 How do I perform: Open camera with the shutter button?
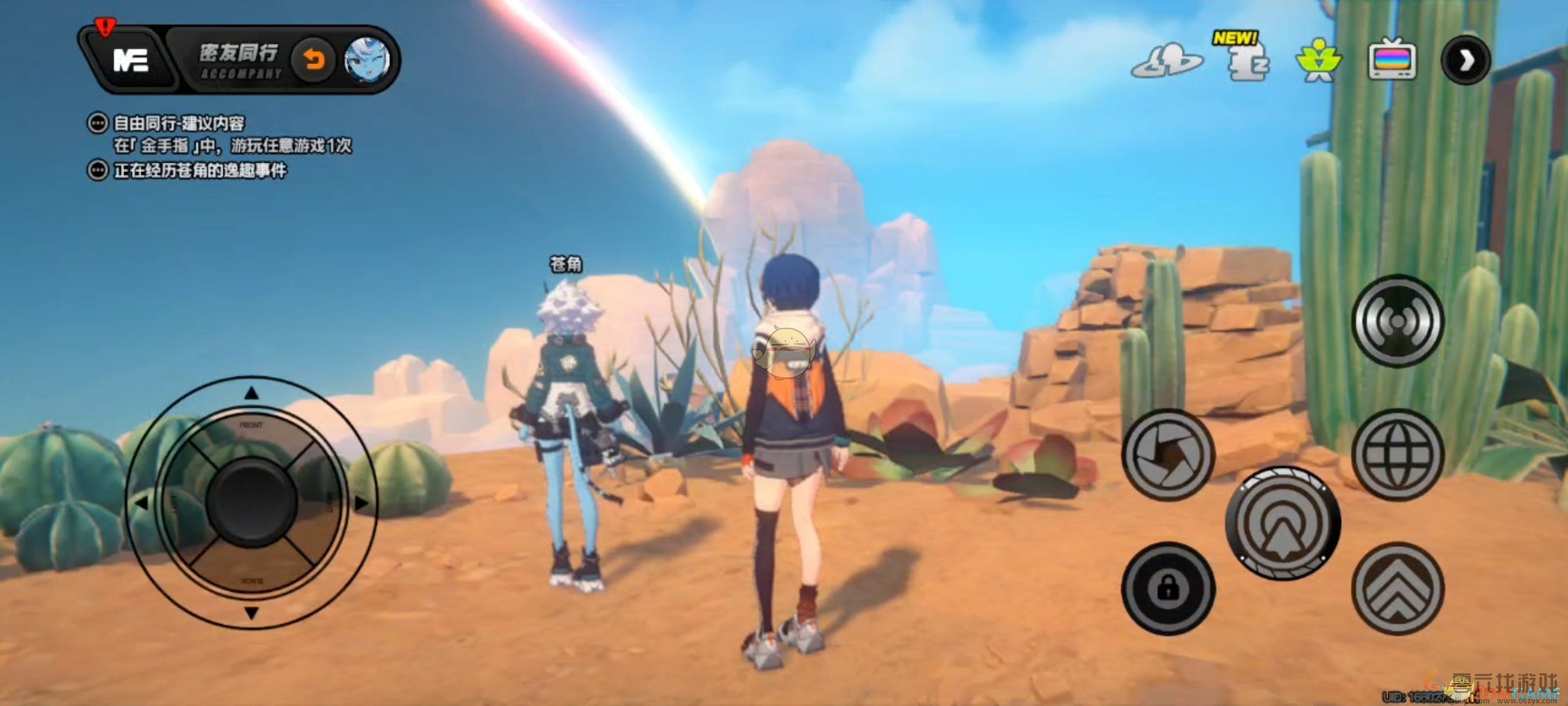(x=1168, y=454)
